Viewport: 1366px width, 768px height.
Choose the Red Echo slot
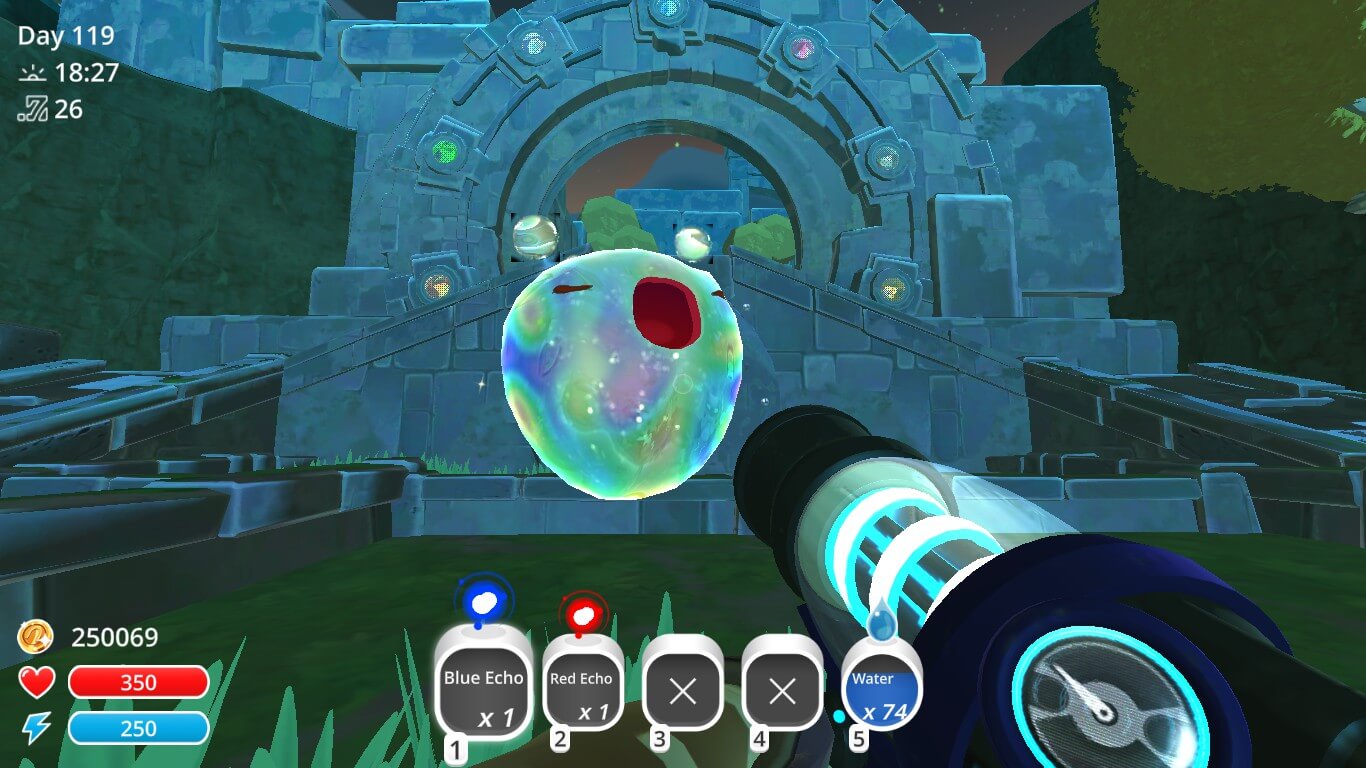tap(582, 692)
